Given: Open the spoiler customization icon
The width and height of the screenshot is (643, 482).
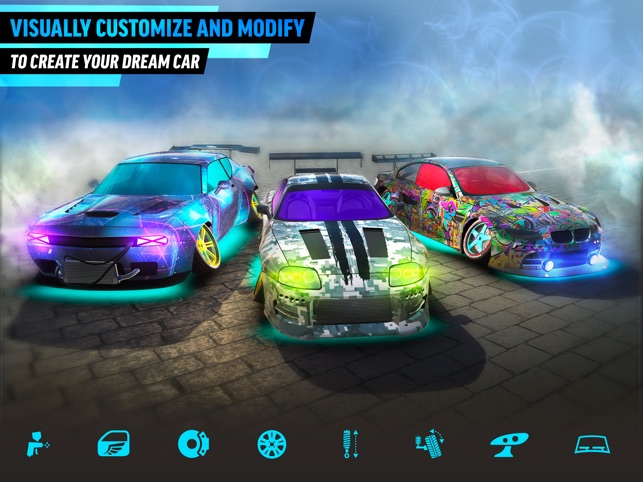Looking at the screenshot, I should [x=507, y=443].
